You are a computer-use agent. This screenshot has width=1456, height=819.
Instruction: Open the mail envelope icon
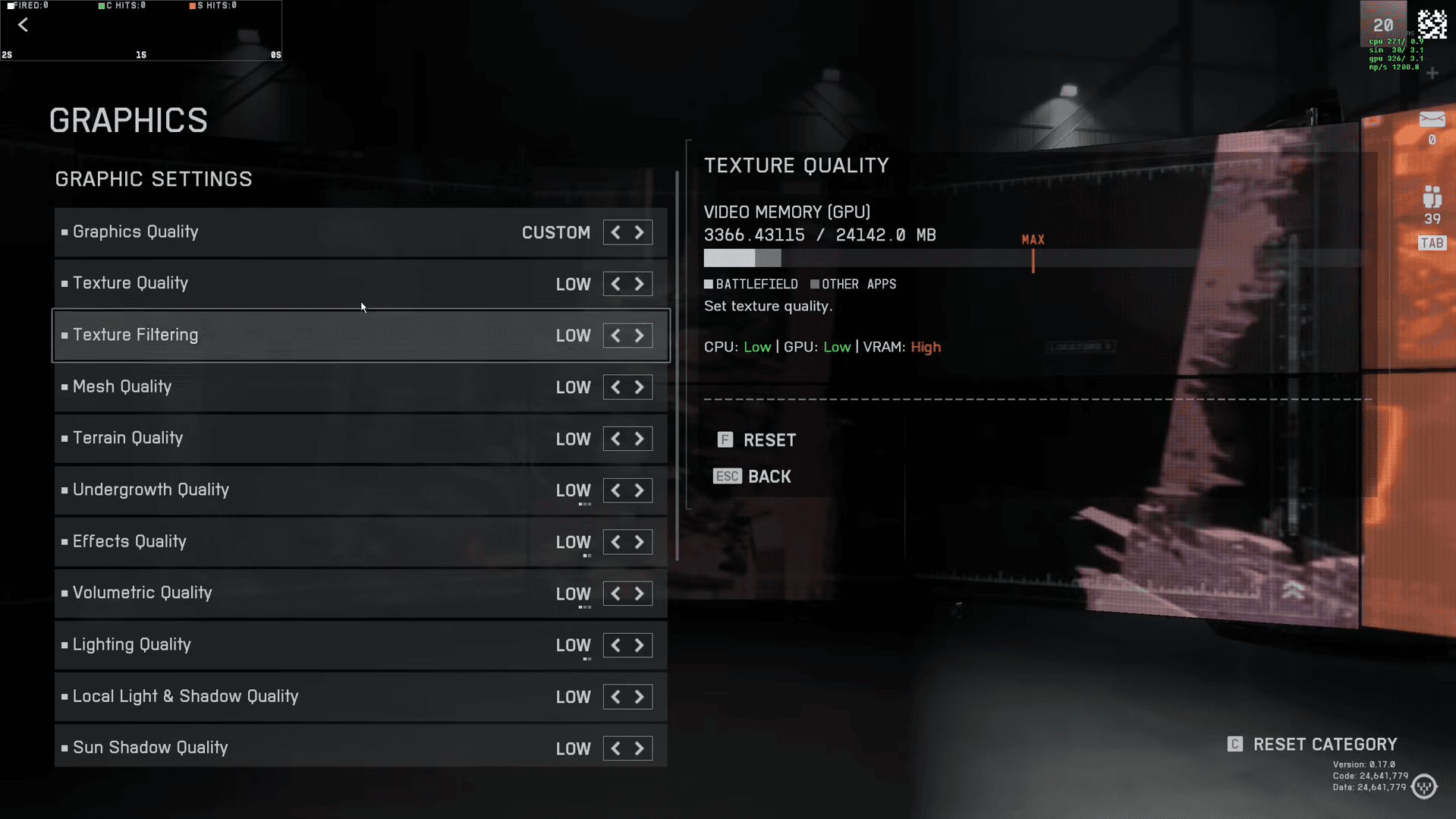tap(1432, 120)
